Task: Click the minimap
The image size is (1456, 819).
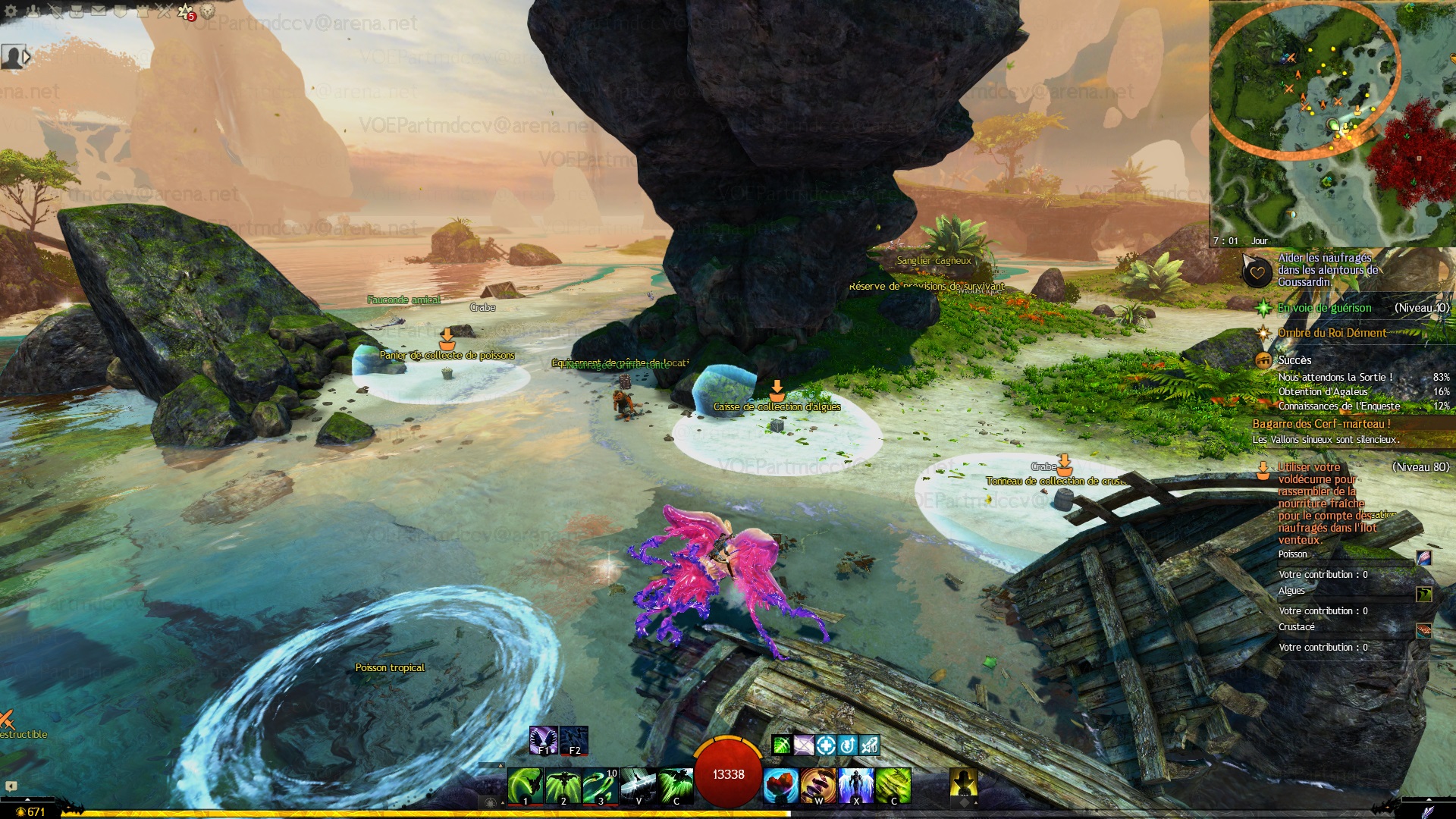Action: [x=1332, y=123]
